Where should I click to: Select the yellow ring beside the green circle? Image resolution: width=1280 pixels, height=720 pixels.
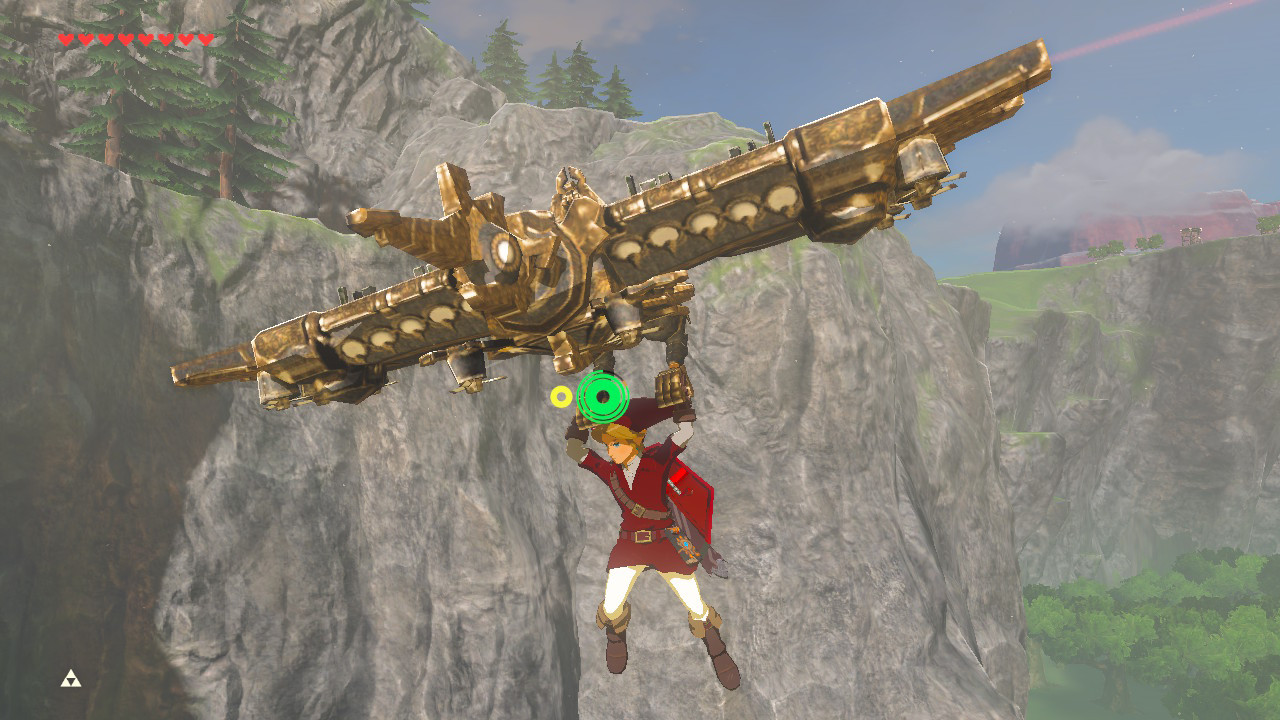coord(560,396)
